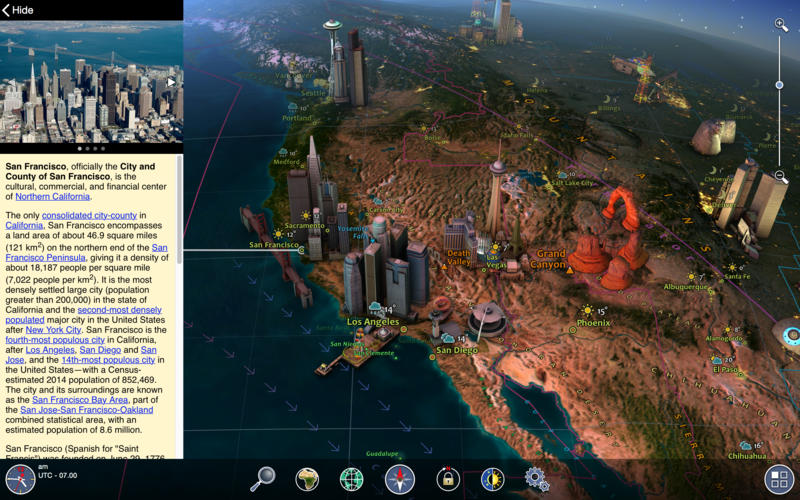Toggle the day and night icon
This screenshot has height=500, width=800.
[x=492, y=479]
